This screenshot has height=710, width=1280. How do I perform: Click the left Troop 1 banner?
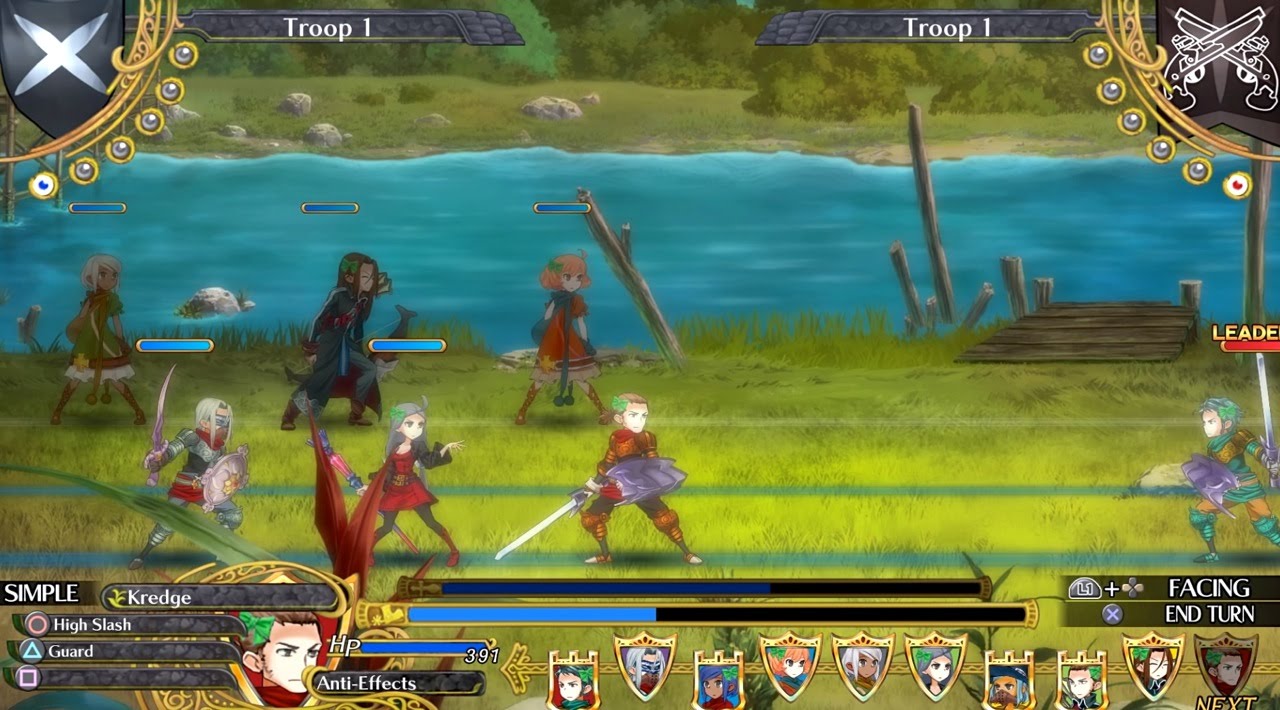328,28
